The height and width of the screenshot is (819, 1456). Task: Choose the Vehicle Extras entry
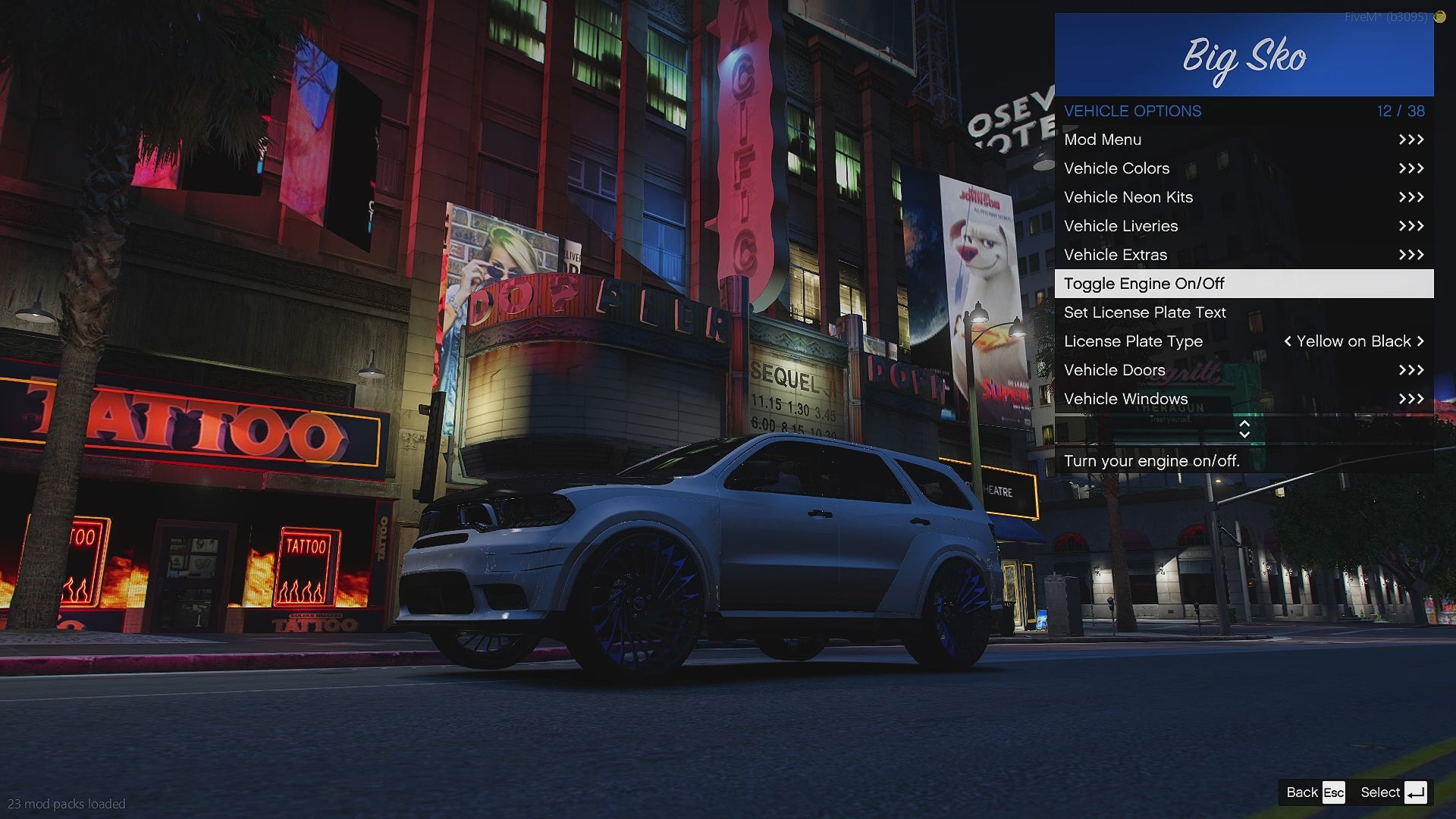coord(1244,255)
